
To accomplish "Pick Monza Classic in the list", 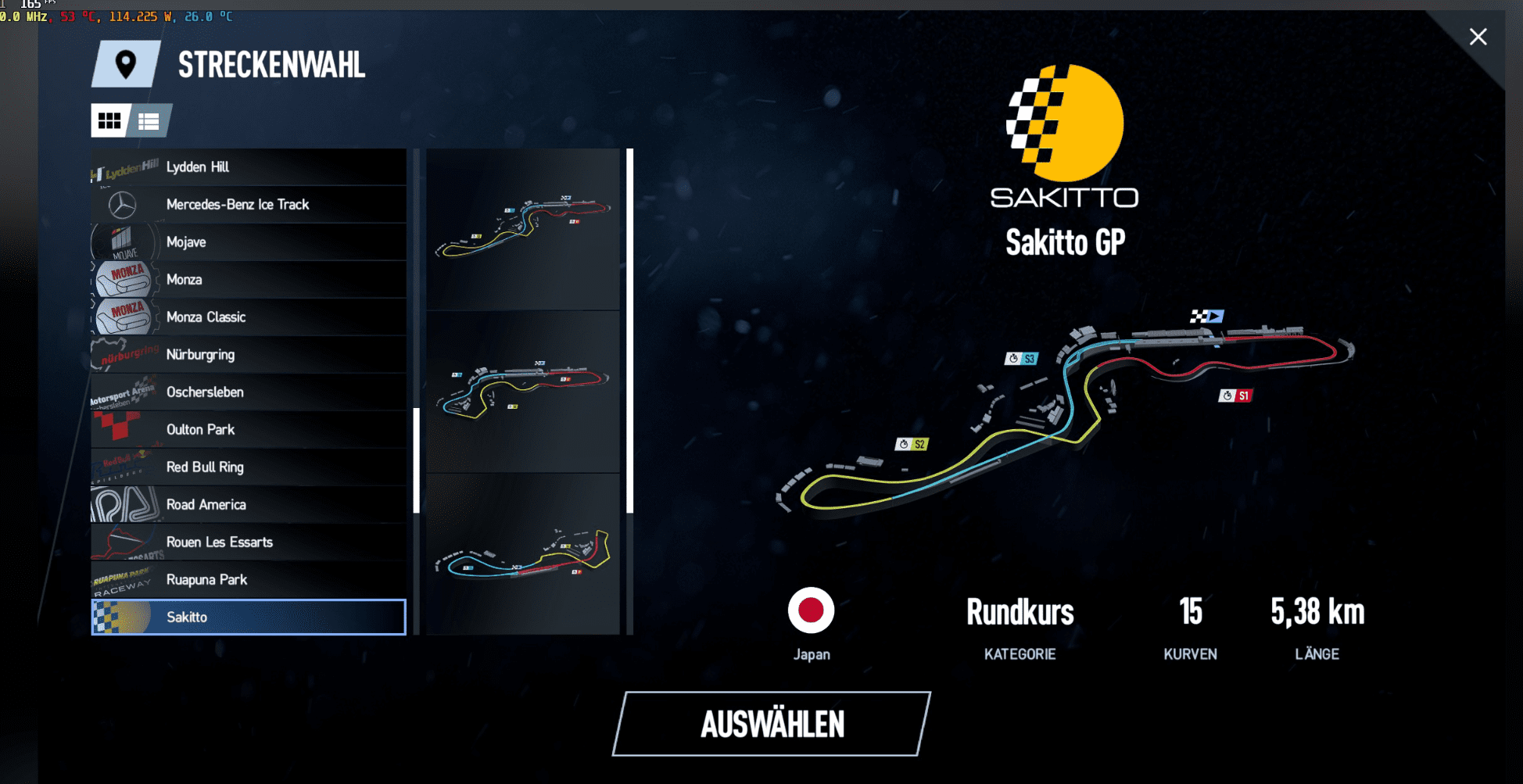I will coord(249,317).
